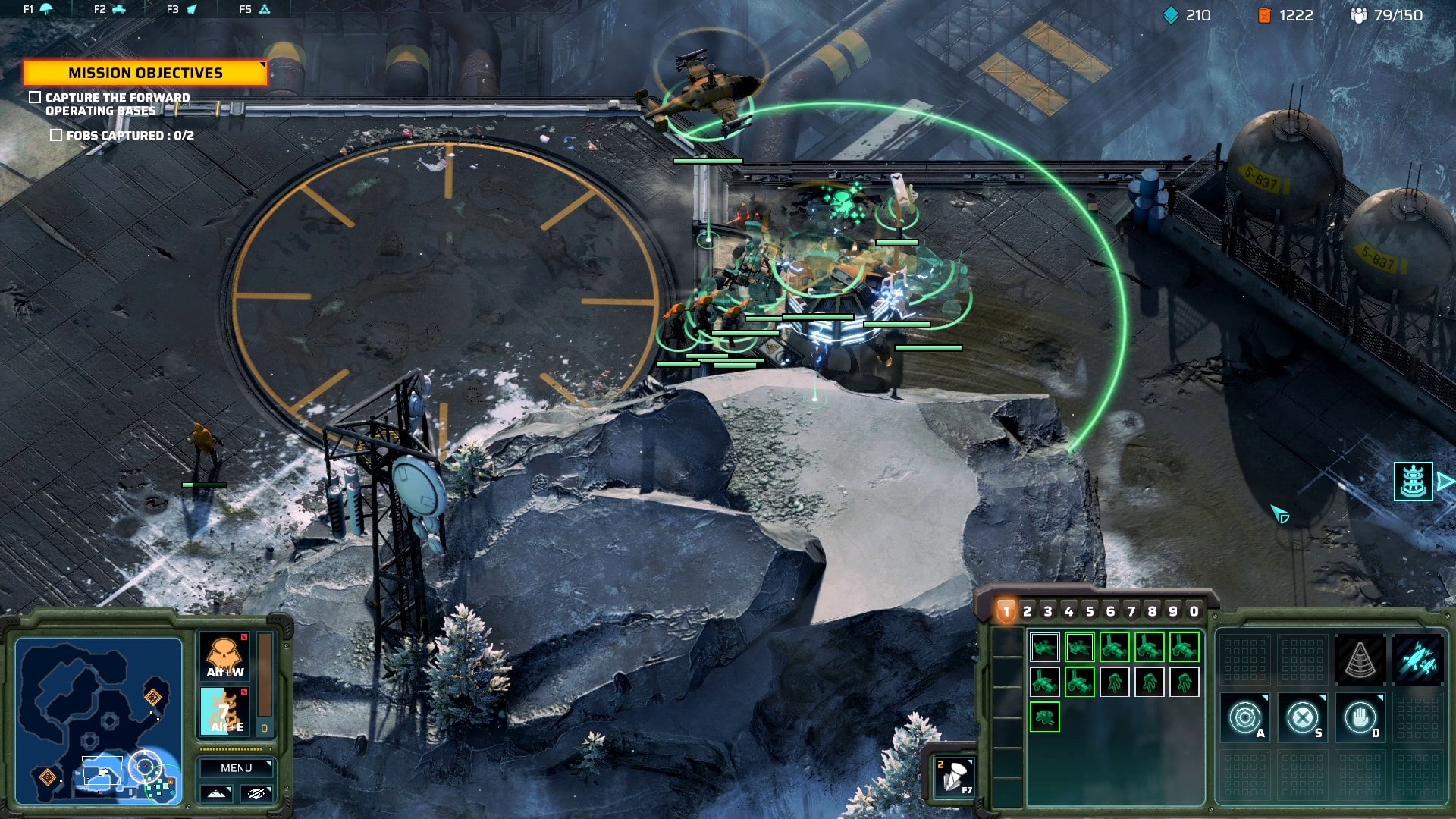Open the game MENU button
Screen dimensions: 1456x819
[x=236, y=768]
